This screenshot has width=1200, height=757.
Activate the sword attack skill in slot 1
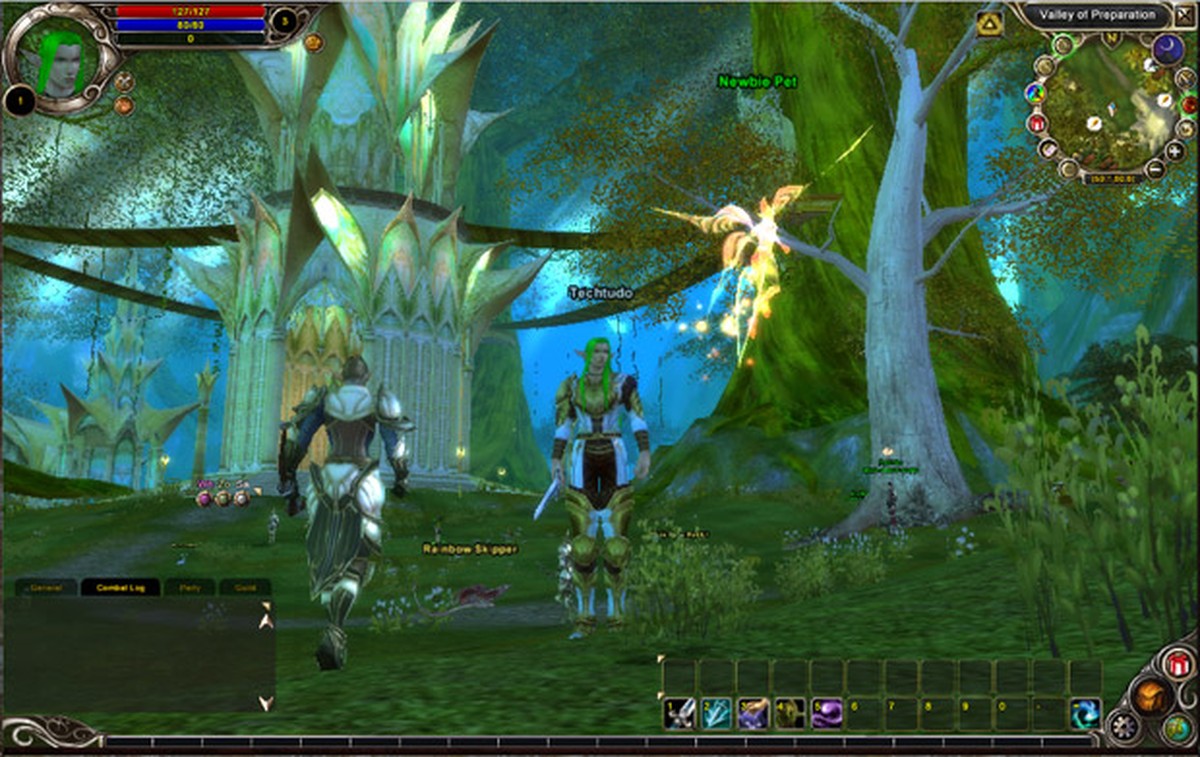click(680, 713)
